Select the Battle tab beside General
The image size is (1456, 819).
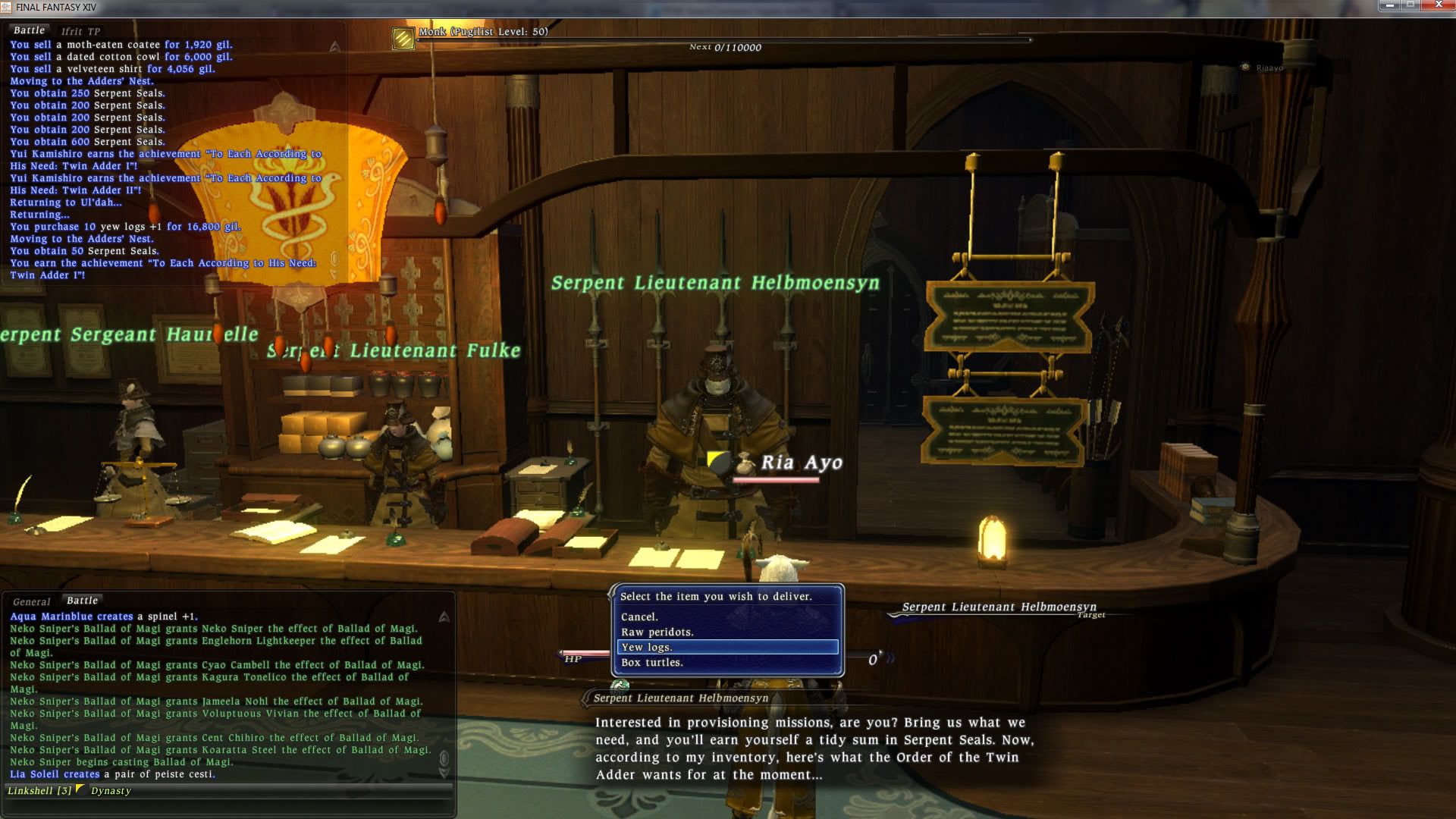click(83, 601)
